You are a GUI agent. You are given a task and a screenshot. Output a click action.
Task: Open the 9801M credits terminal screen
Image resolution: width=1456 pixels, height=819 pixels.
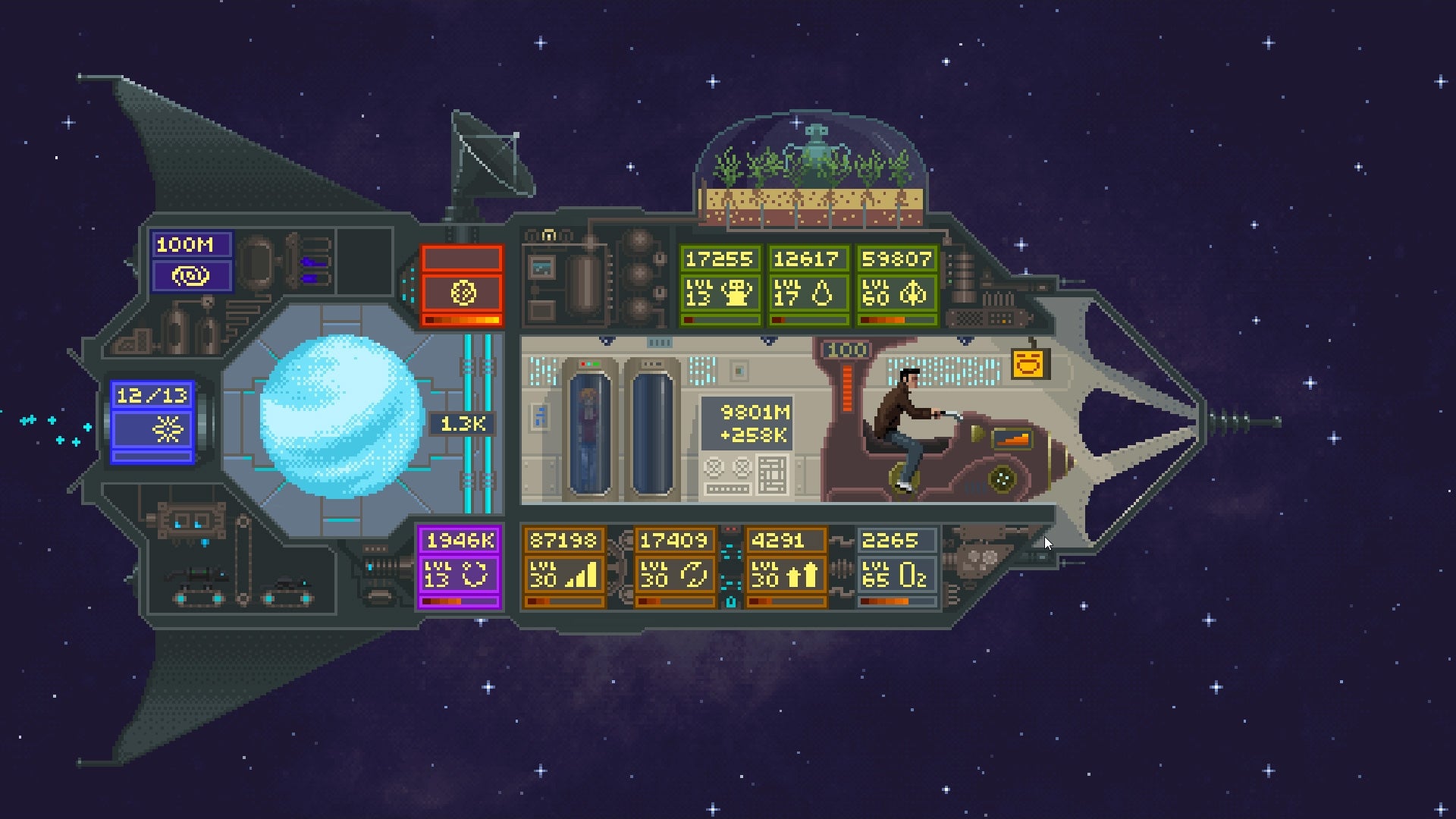(x=746, y=423)
